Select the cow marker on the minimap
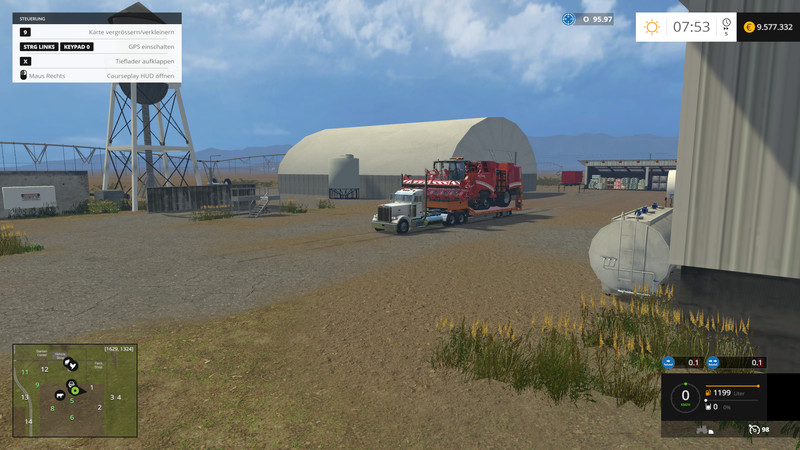This screenshot has width=800, height=450. (61, 393)
